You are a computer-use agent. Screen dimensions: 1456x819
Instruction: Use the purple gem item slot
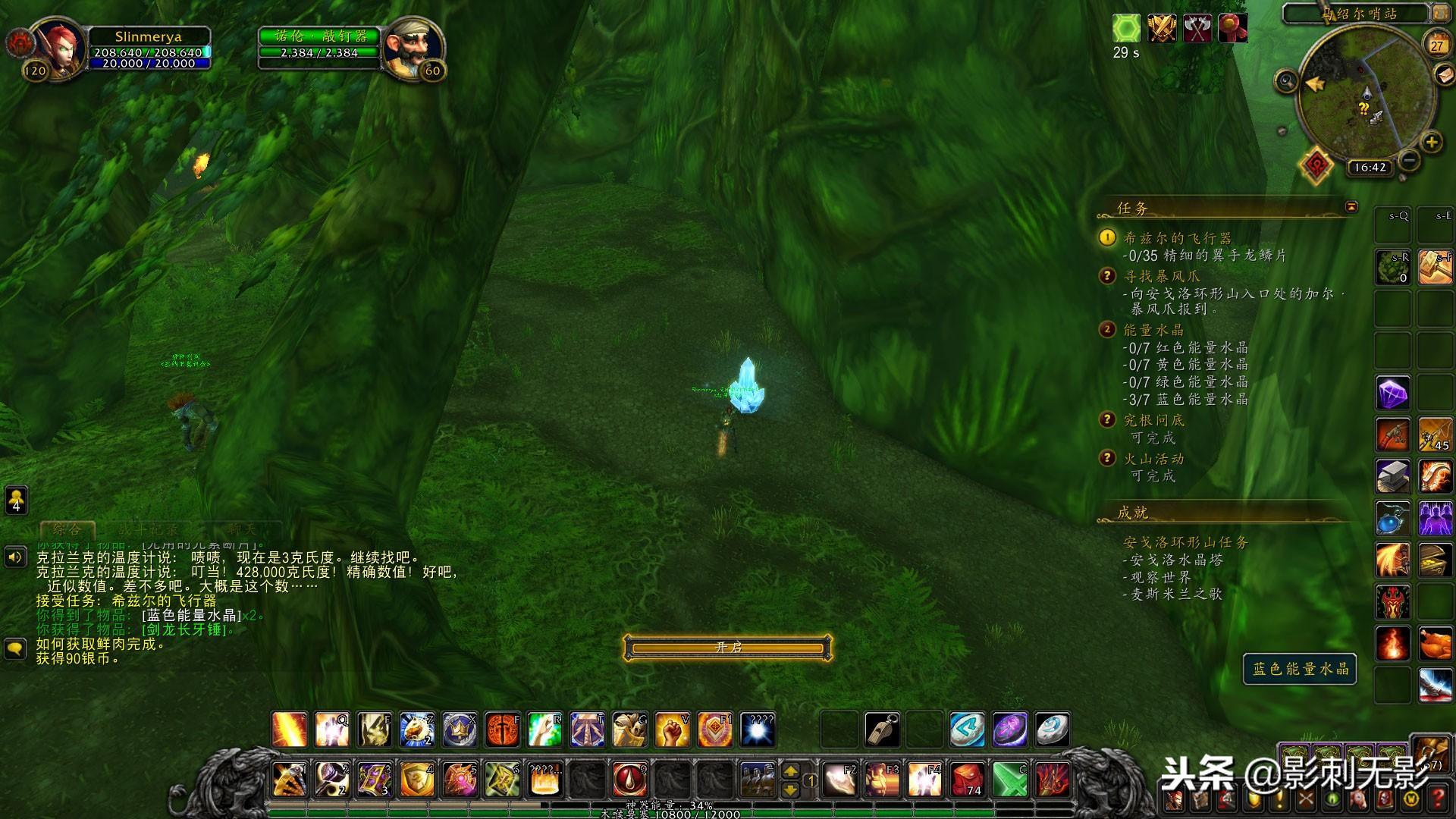1392,394
